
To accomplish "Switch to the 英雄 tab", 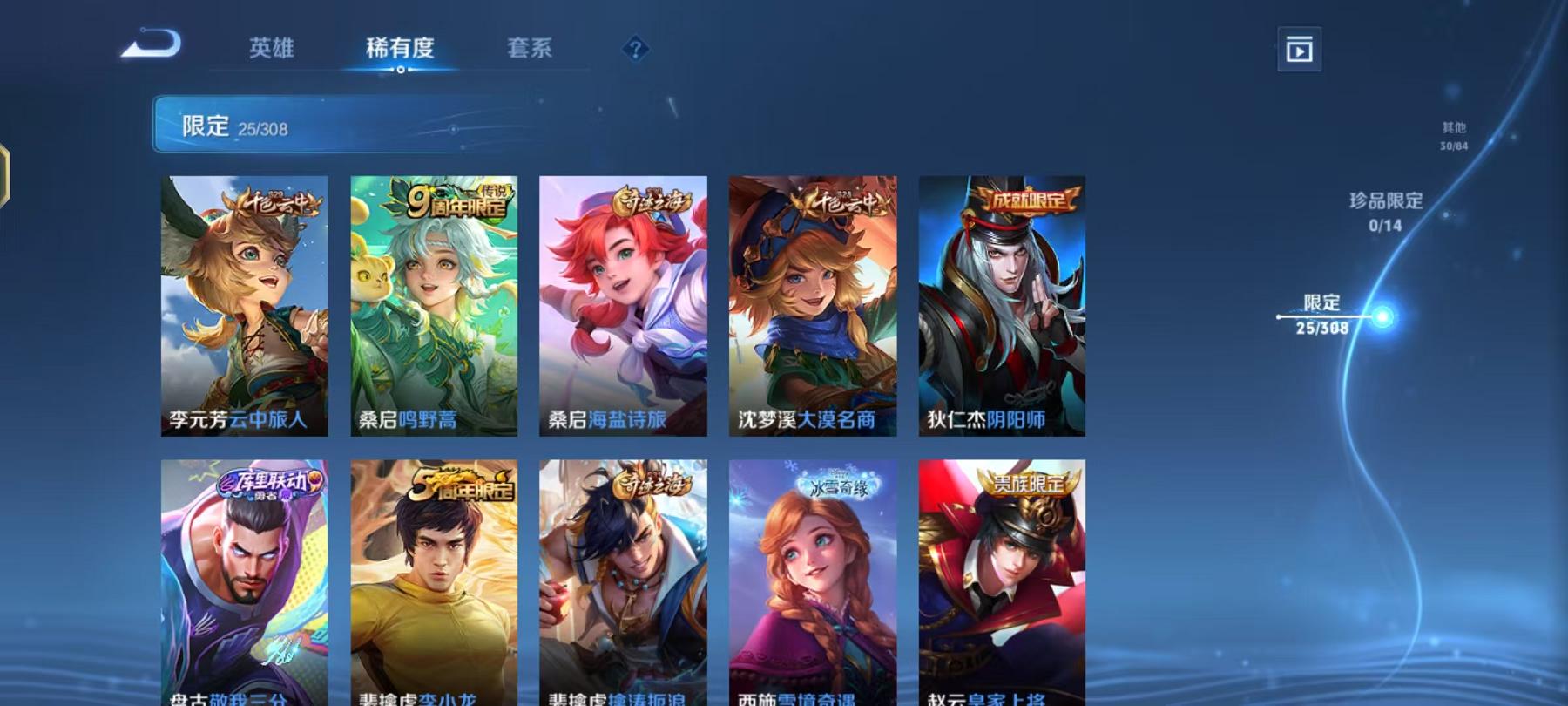I will click(x=271, y=50).
